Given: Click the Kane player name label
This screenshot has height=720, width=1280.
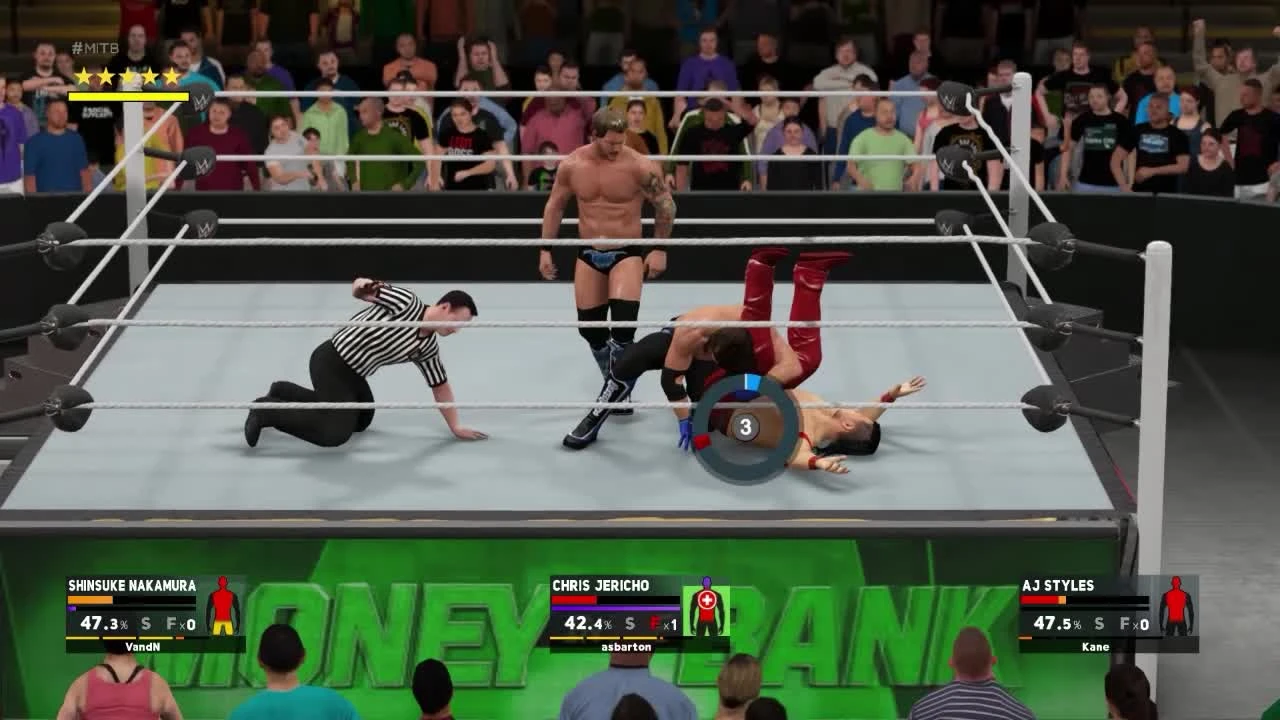Looking at the screenshot, I should click(x=1097, y=647).
